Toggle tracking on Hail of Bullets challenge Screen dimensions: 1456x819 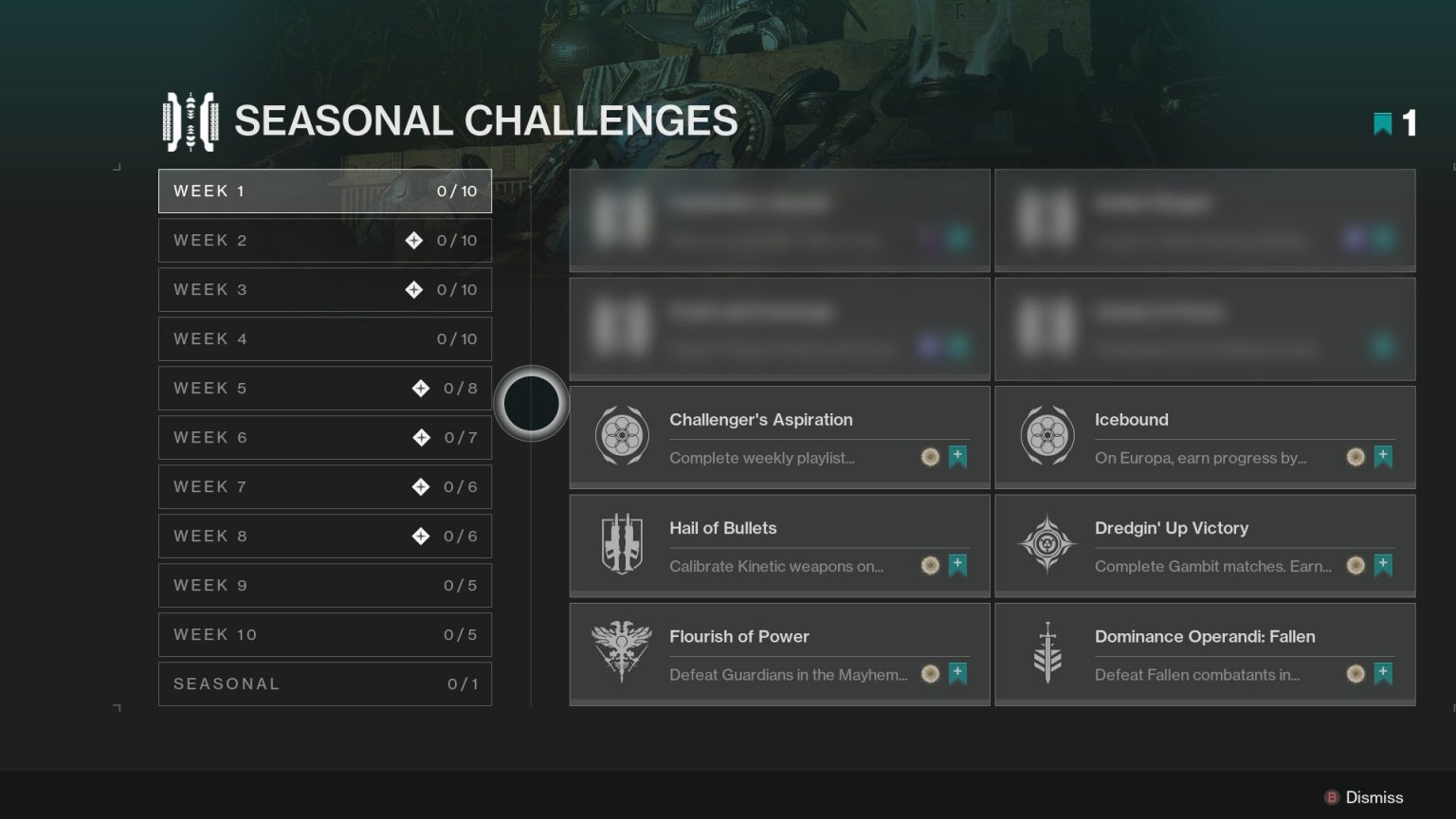coord(958,565)
